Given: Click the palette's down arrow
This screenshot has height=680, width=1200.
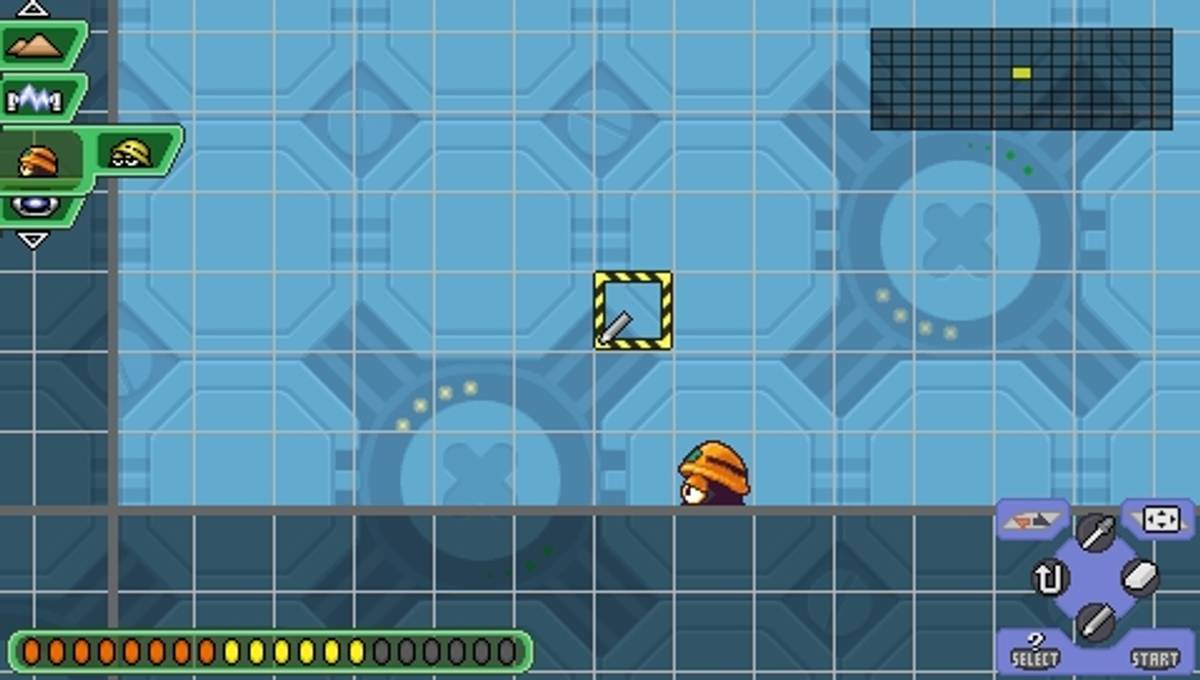Looking at the screenshot, I should tap(33, 240).
